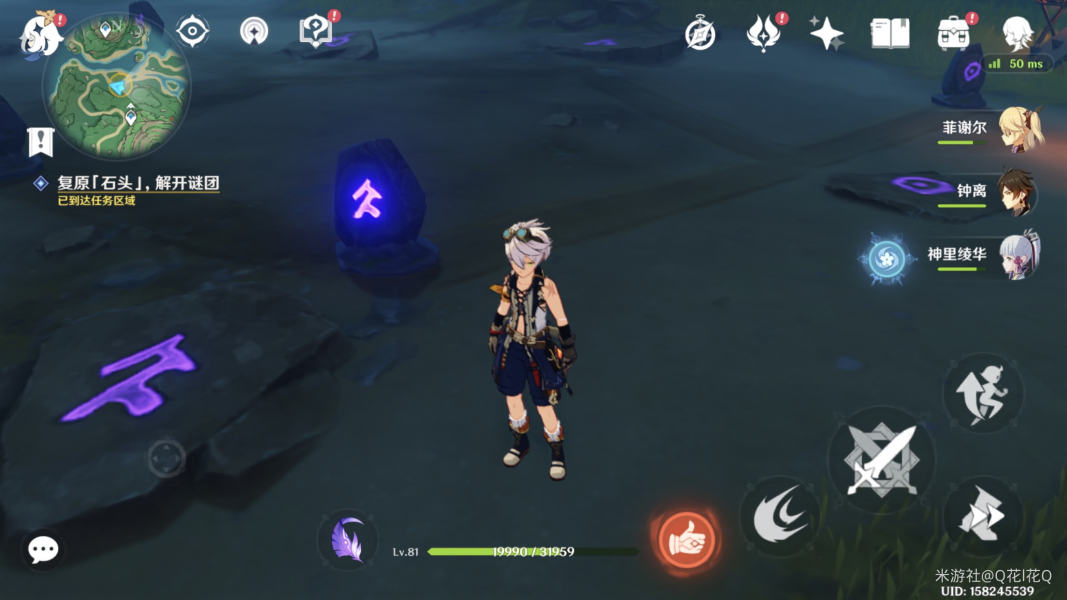This screenshot has height=600, width=1067.
Task: Tap the orange hand interact button
Action: pos(686,540)
